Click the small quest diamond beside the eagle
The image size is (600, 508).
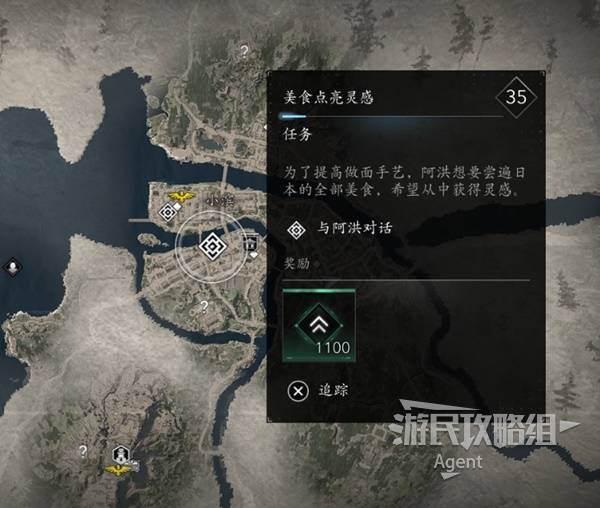[x=168, y=212]
